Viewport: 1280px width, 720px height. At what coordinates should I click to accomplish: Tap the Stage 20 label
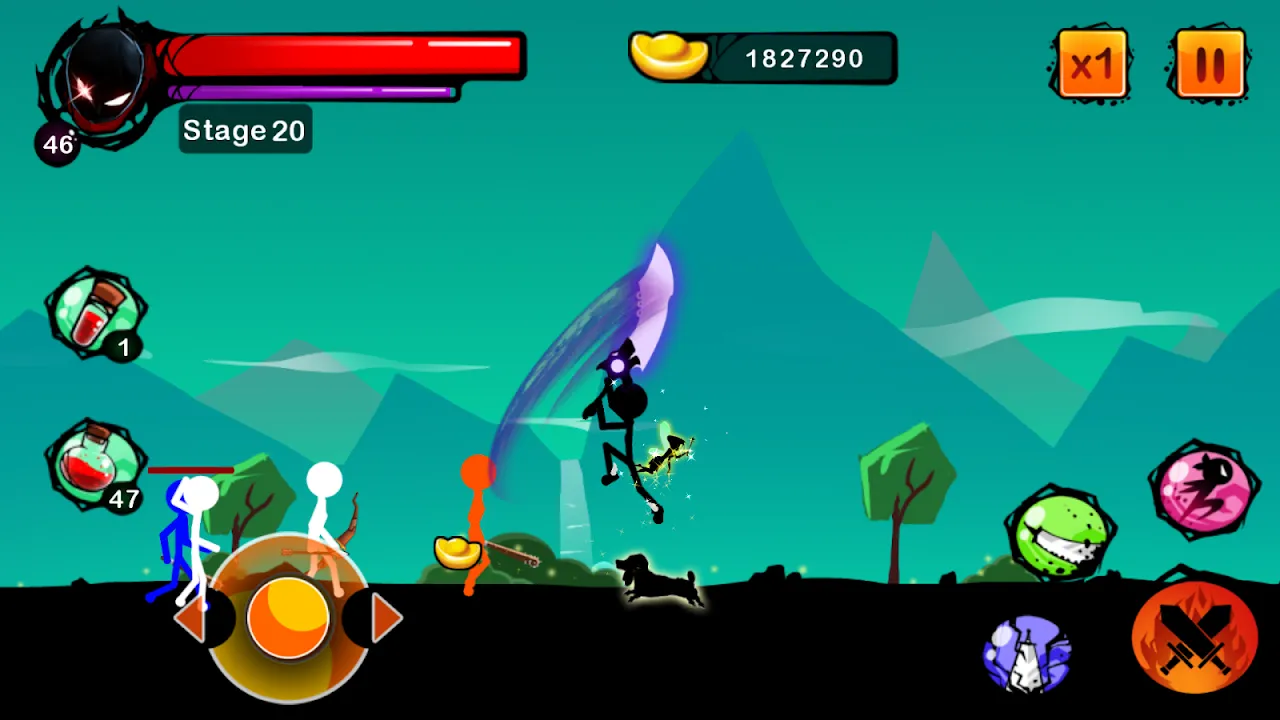pyautogui.click(x=244, y=129)
